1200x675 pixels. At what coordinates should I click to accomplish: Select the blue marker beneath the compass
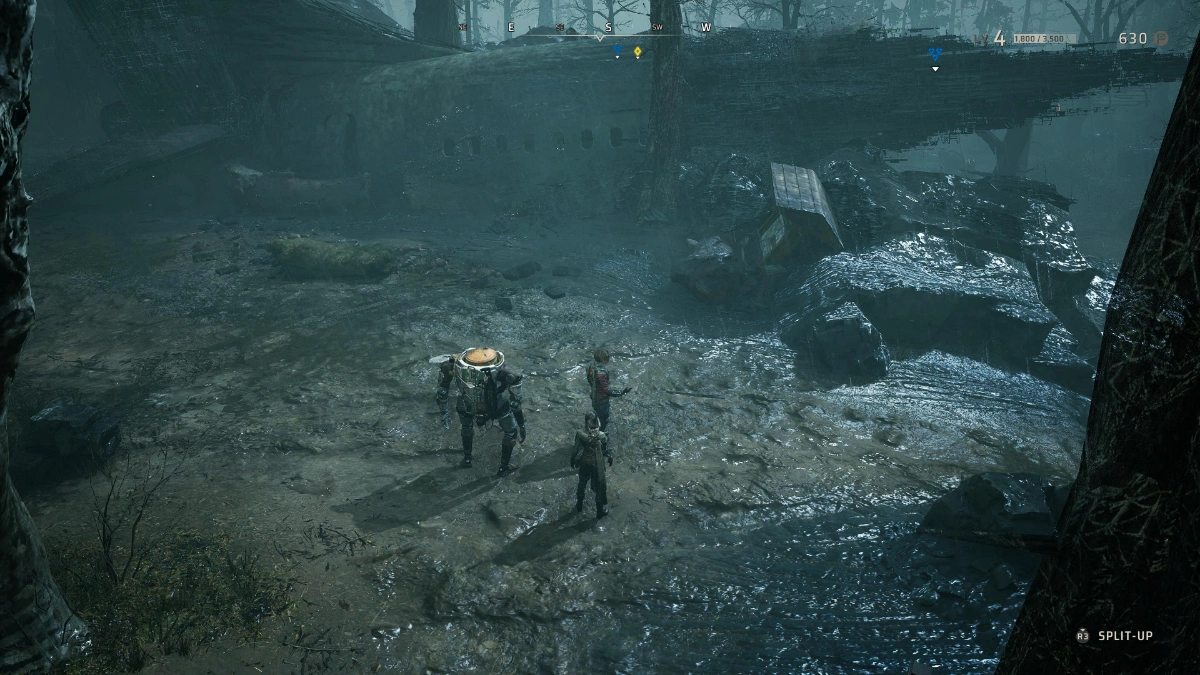click(617, 48)
